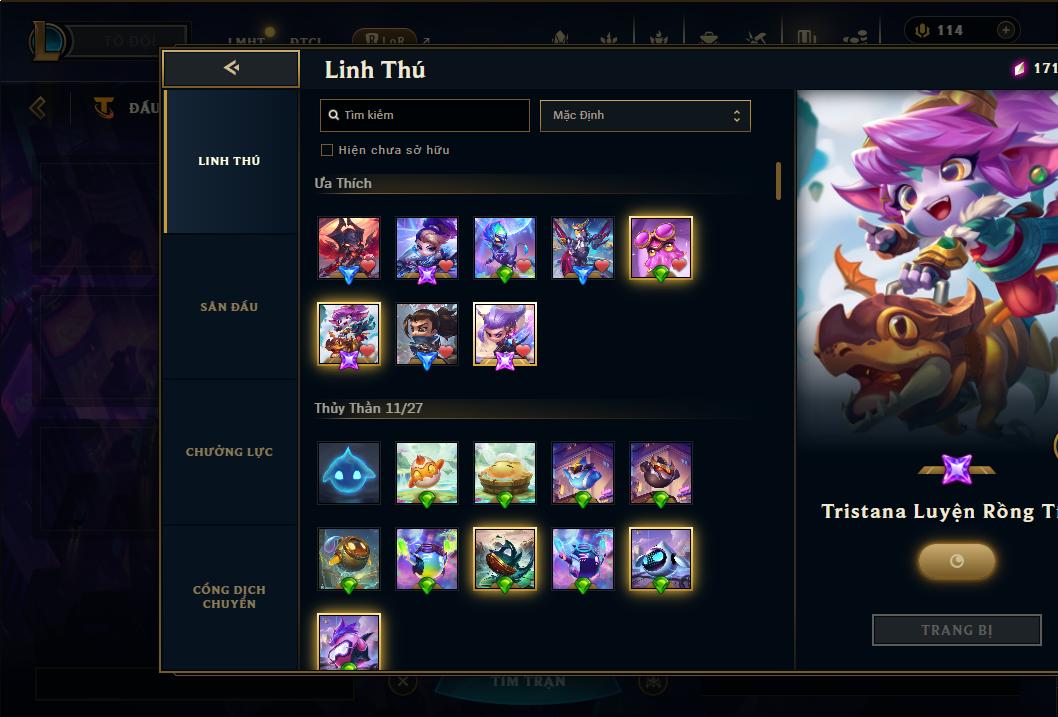1058x717 pixels.
Task: Go back using the arrow button
Action: (231, 68)
